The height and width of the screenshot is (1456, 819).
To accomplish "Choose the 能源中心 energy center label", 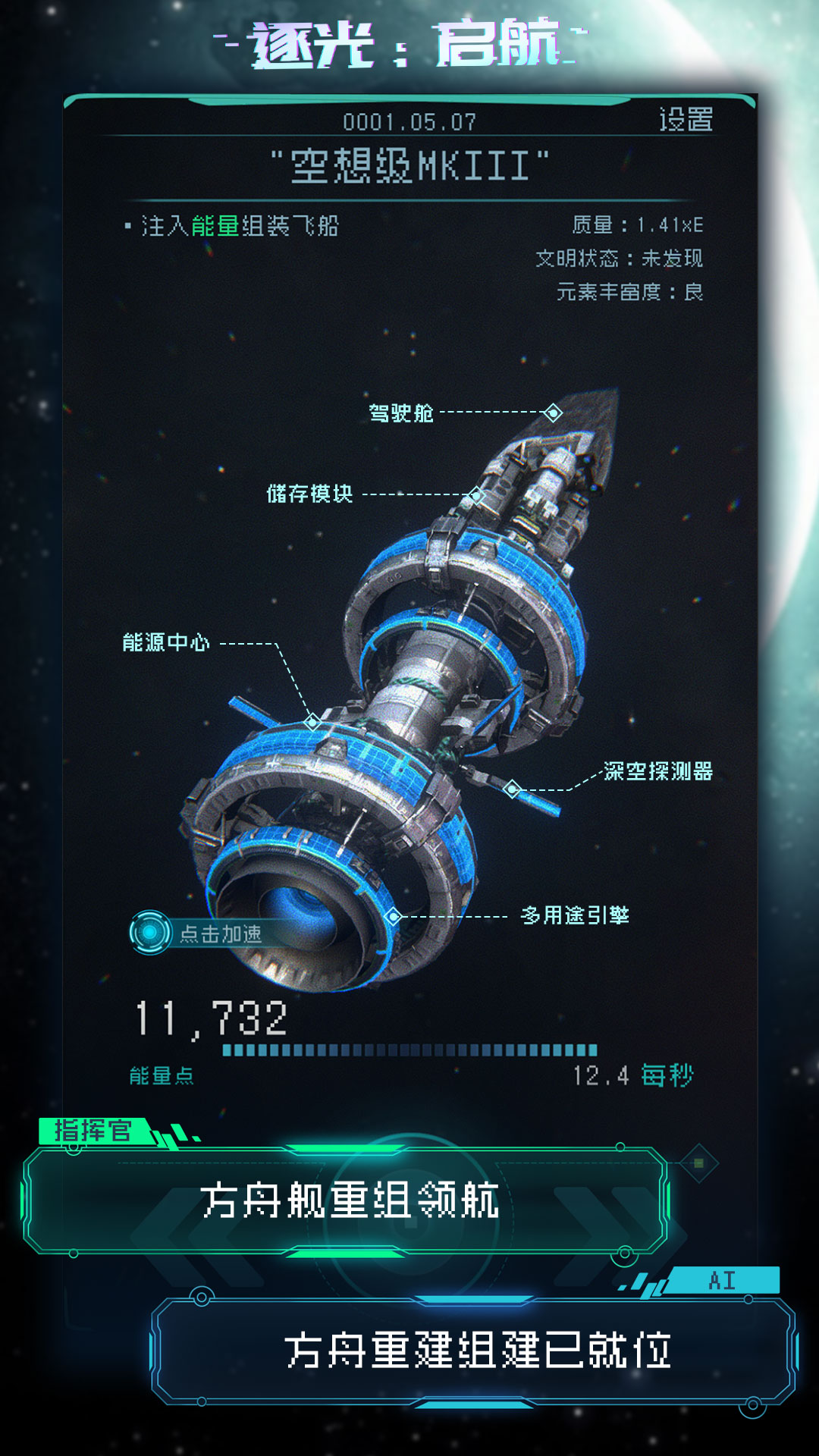I will [x=166, y=643].
